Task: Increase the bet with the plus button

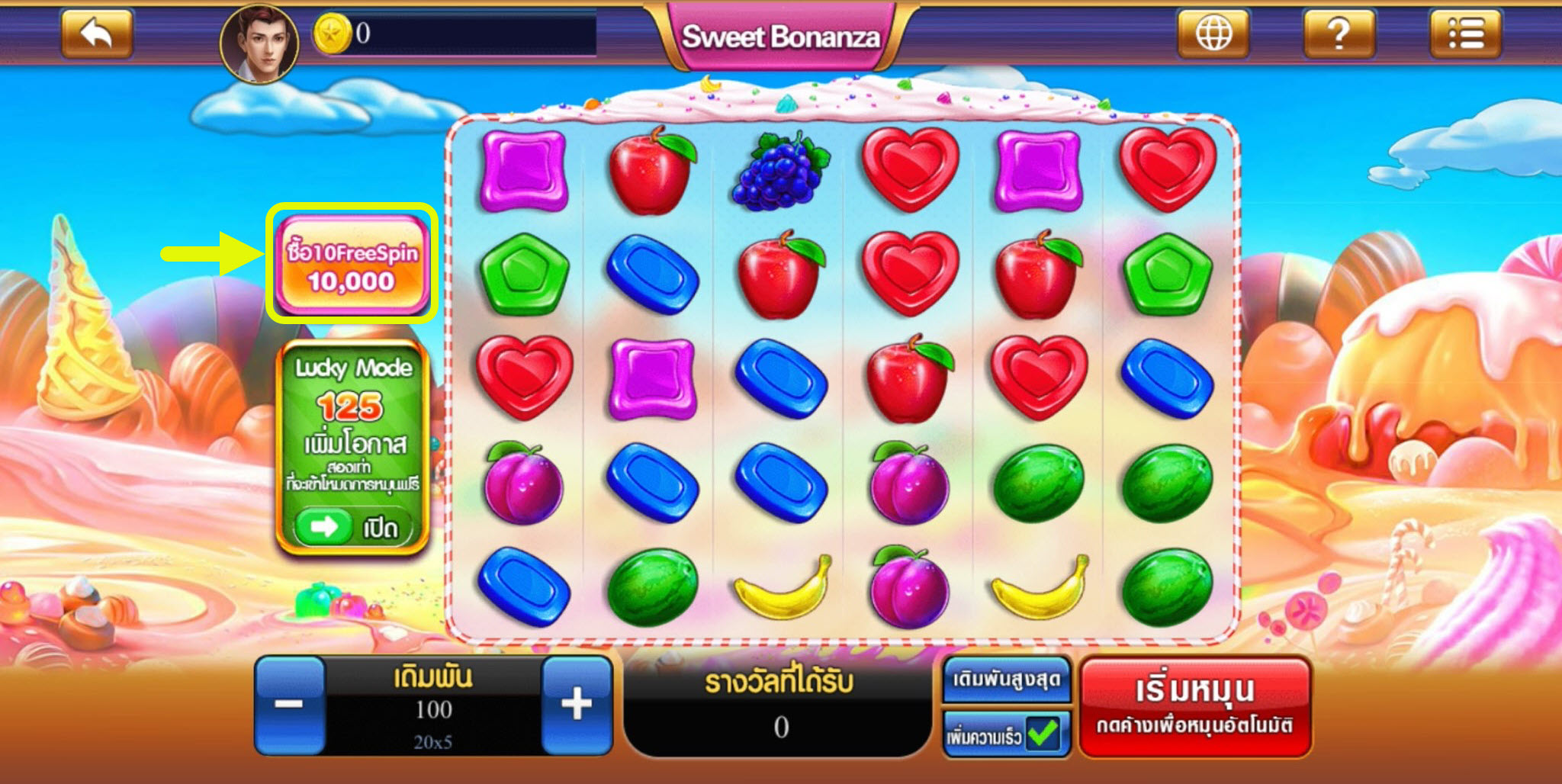Action: click(577, 705)
